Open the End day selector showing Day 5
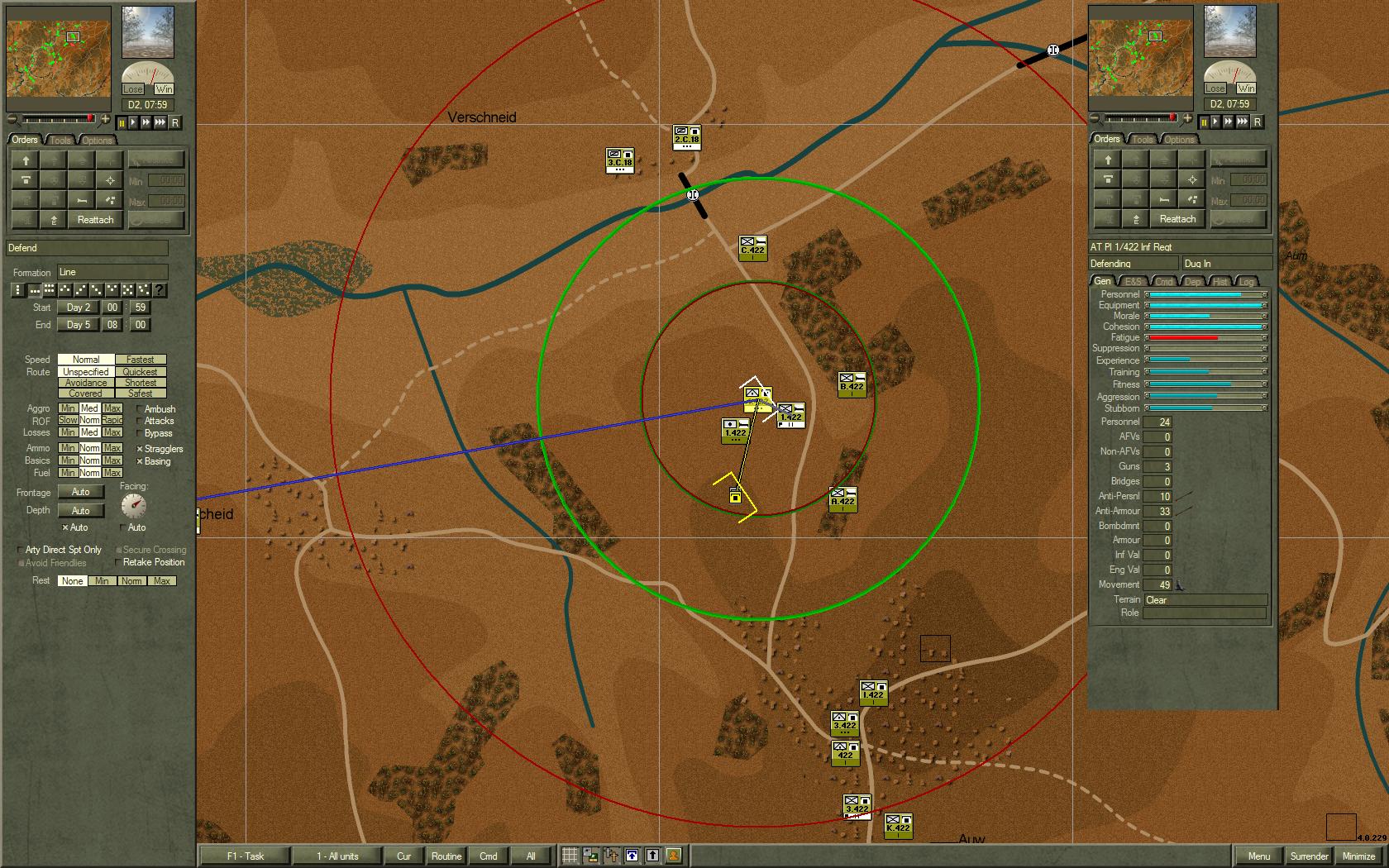This screenshot has height=868, width=1389. click(x=77, y=324)
